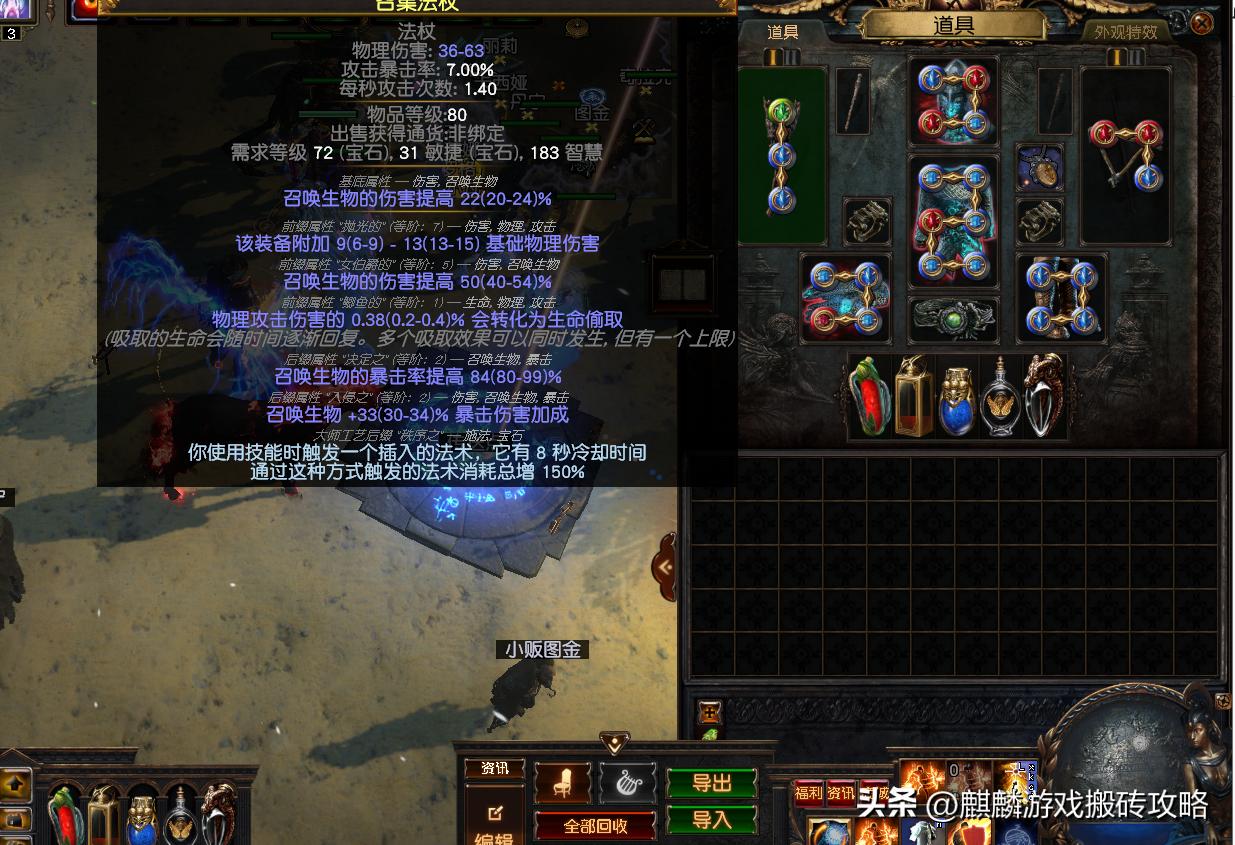Select the off-hand bow slot
The image size is (1235, 845).
tap(1125, 156)
